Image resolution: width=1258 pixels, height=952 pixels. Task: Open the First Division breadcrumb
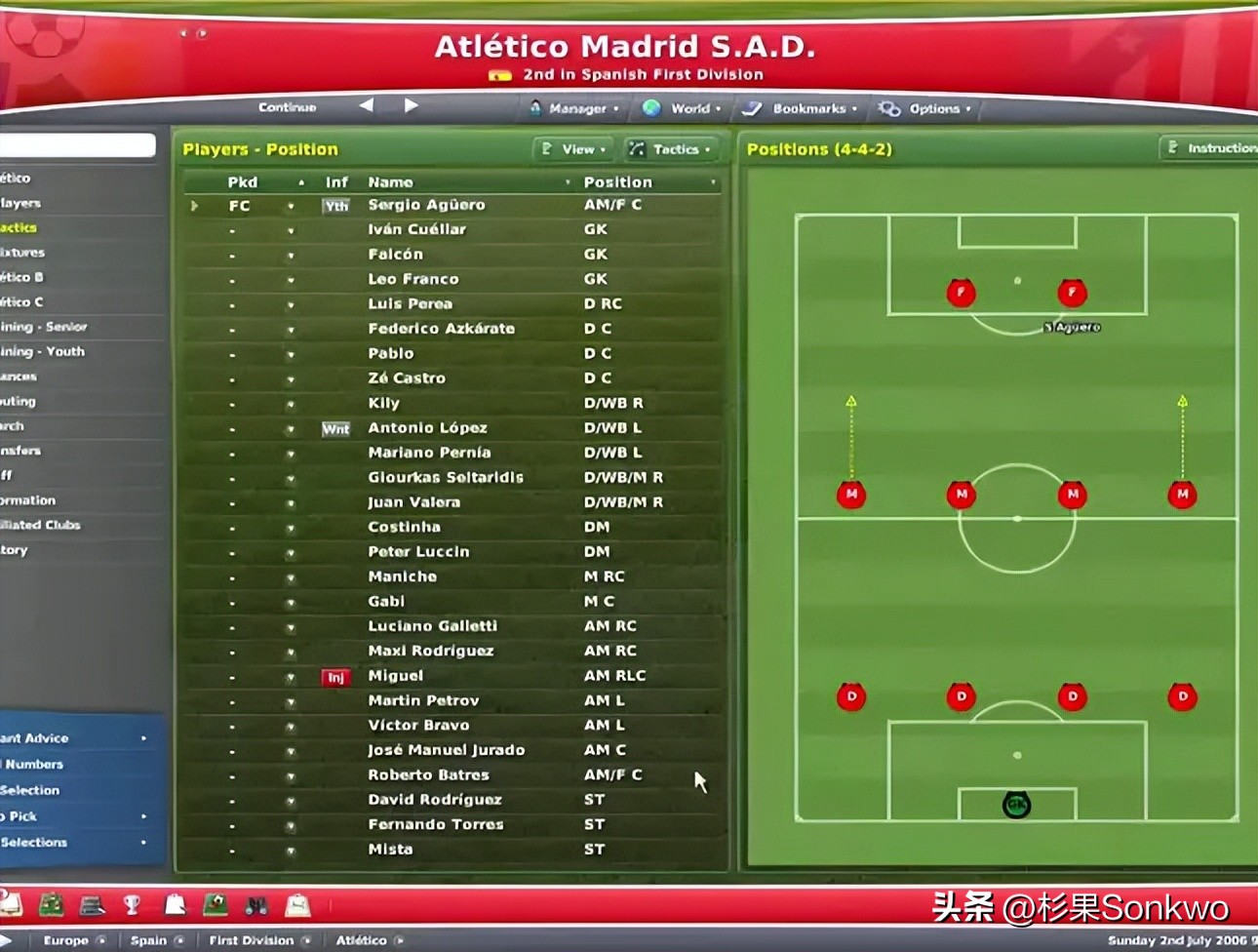tap(251, 940)
